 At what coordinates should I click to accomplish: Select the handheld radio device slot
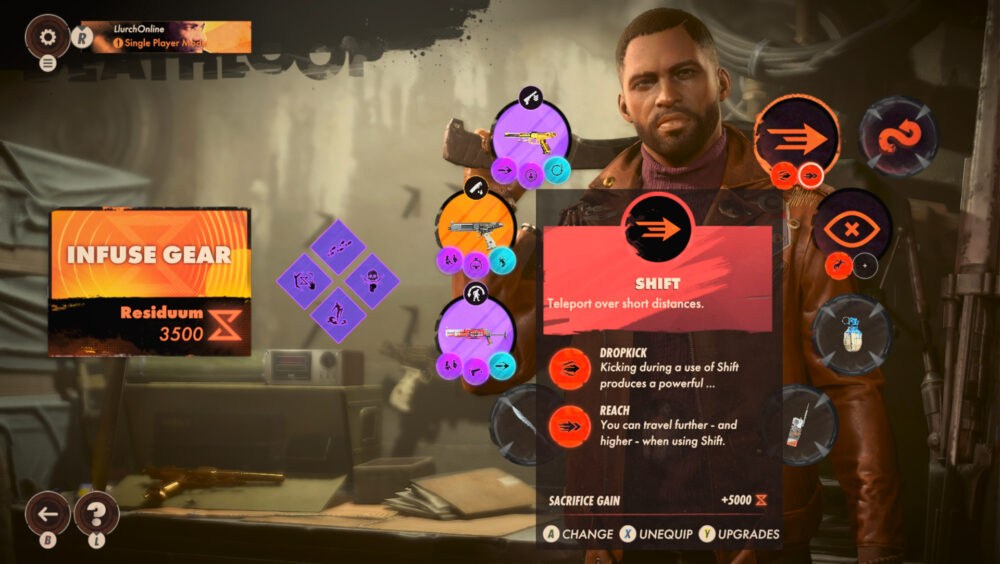[797, 425]
